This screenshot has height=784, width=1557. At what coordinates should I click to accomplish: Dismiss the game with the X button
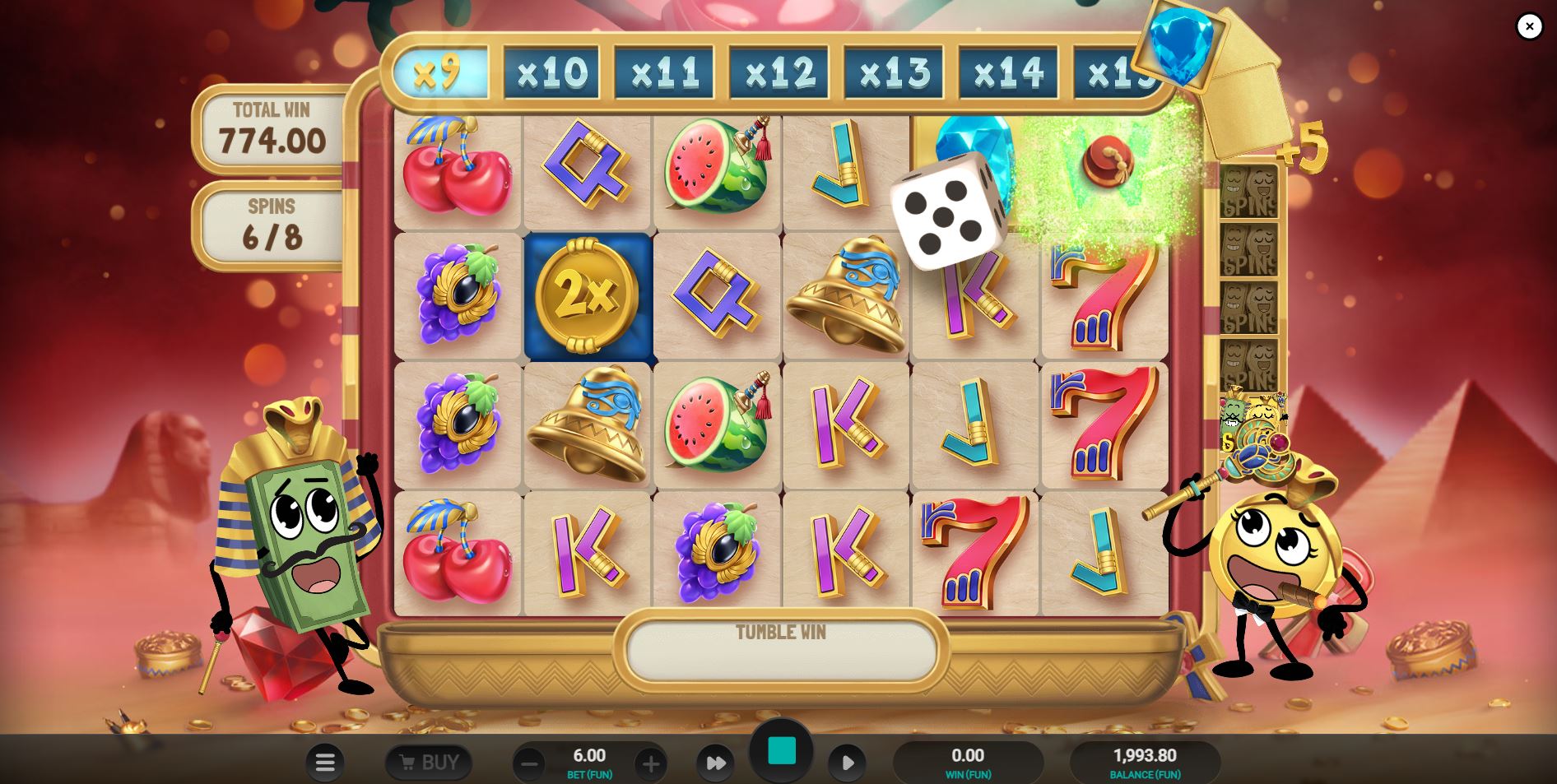pos(1529,26)
